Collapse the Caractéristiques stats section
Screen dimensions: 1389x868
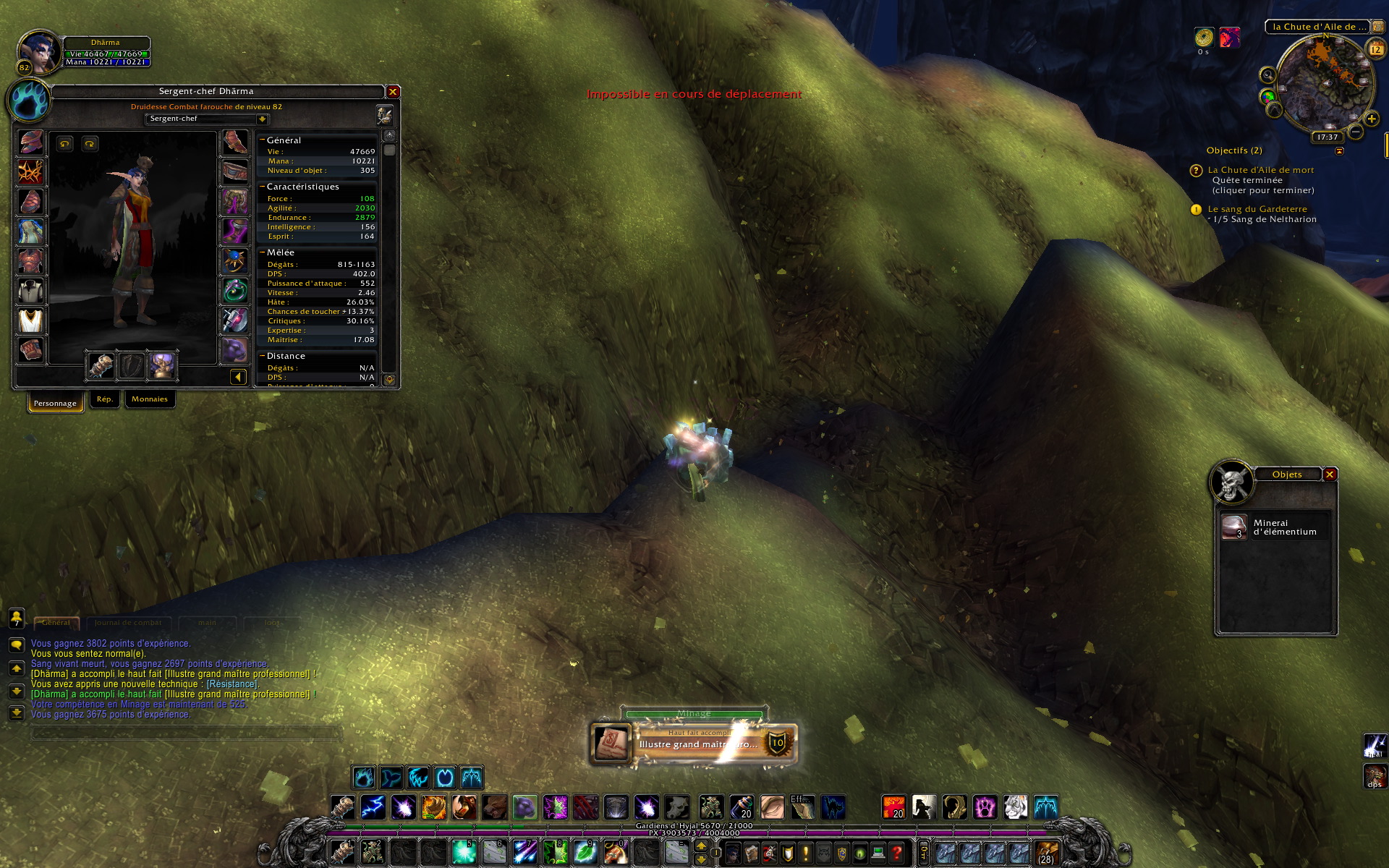(x=263, y=187)
